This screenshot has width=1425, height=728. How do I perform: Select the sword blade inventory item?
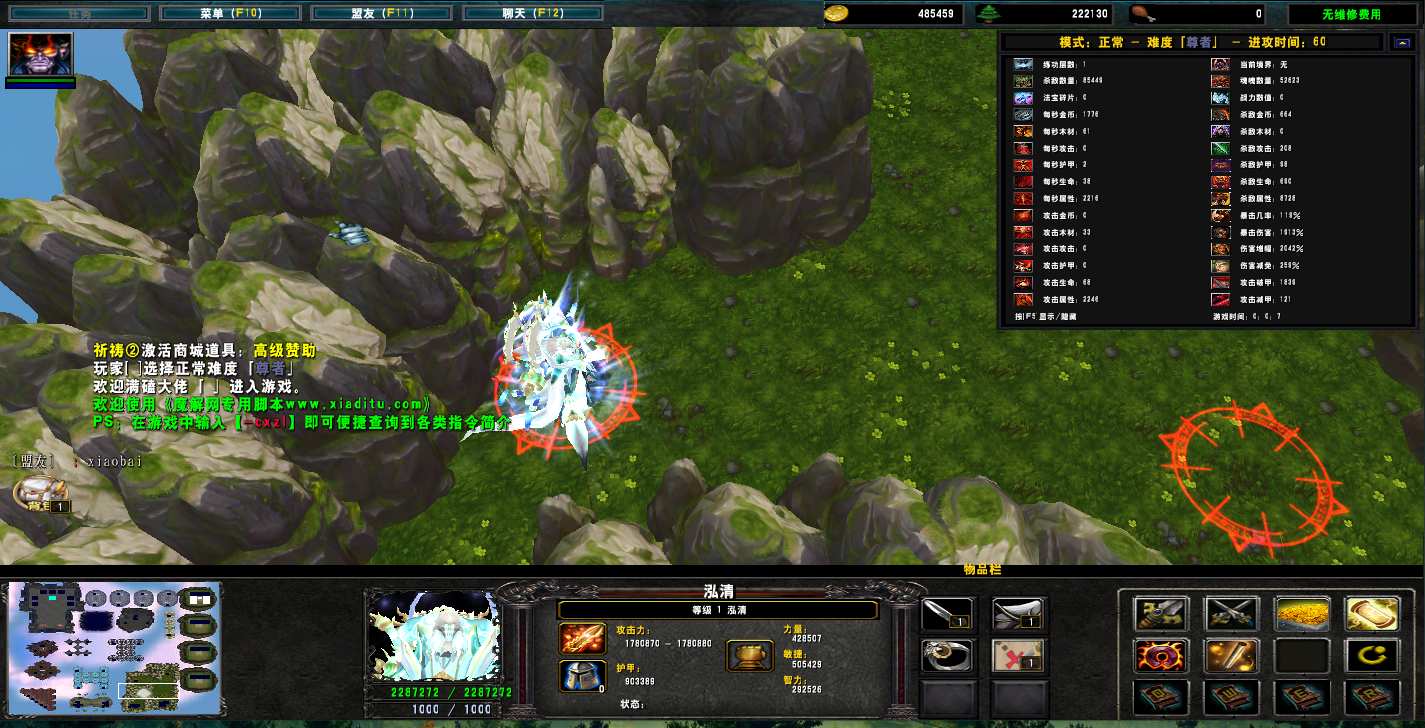point(947,613)
